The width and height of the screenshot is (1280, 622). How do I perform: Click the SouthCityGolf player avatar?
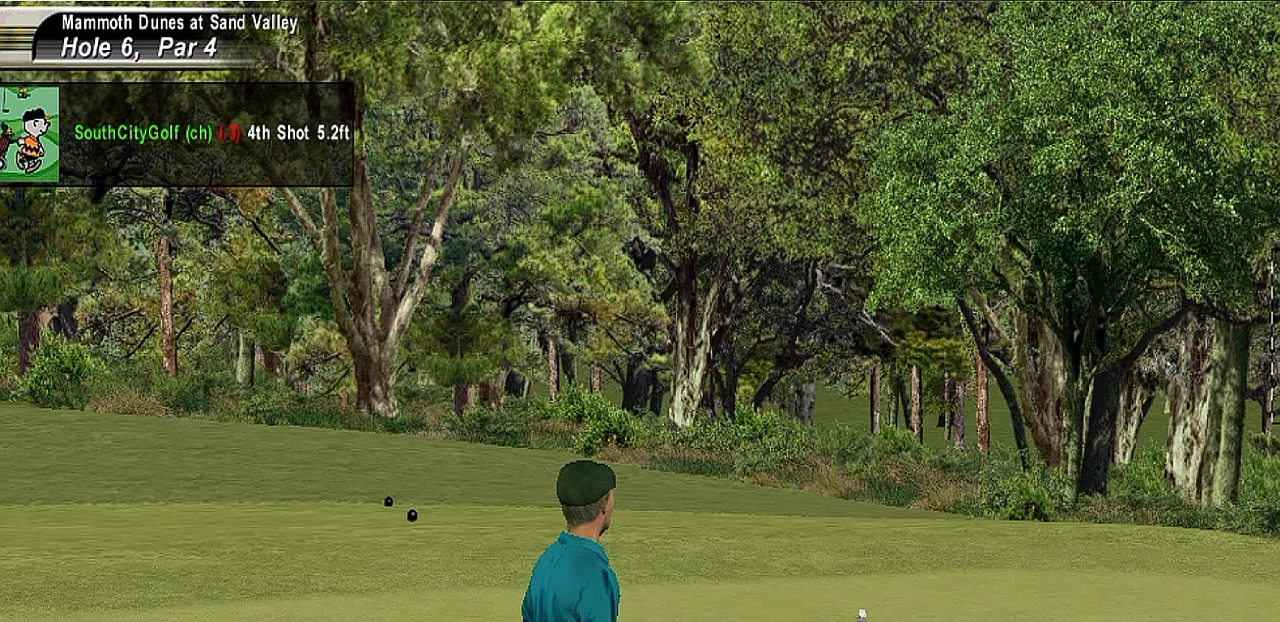[x=29, y=134]
